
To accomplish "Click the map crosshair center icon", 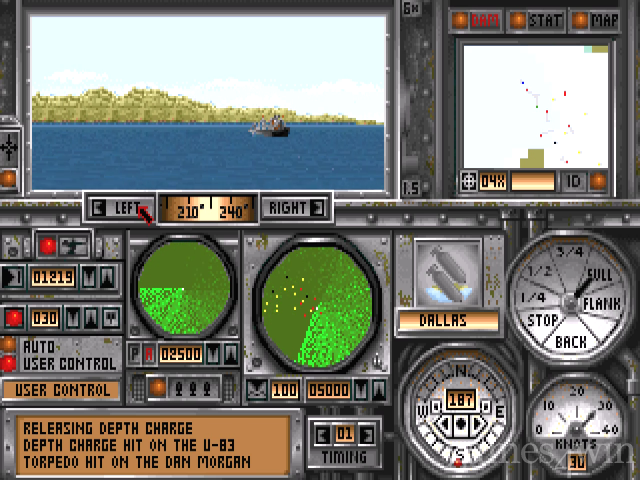I will [x=467, y=181].
